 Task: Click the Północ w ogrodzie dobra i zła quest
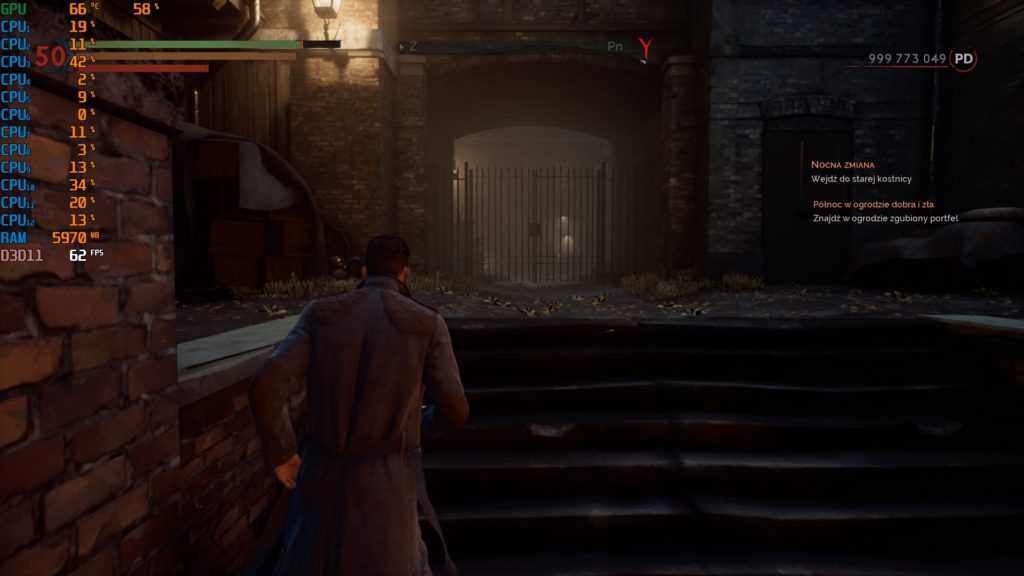click(873, 204)
